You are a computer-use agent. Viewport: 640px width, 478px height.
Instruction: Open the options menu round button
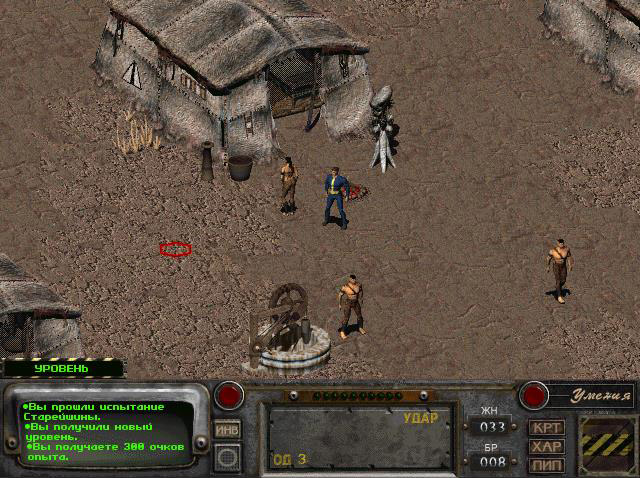point(227,457)
